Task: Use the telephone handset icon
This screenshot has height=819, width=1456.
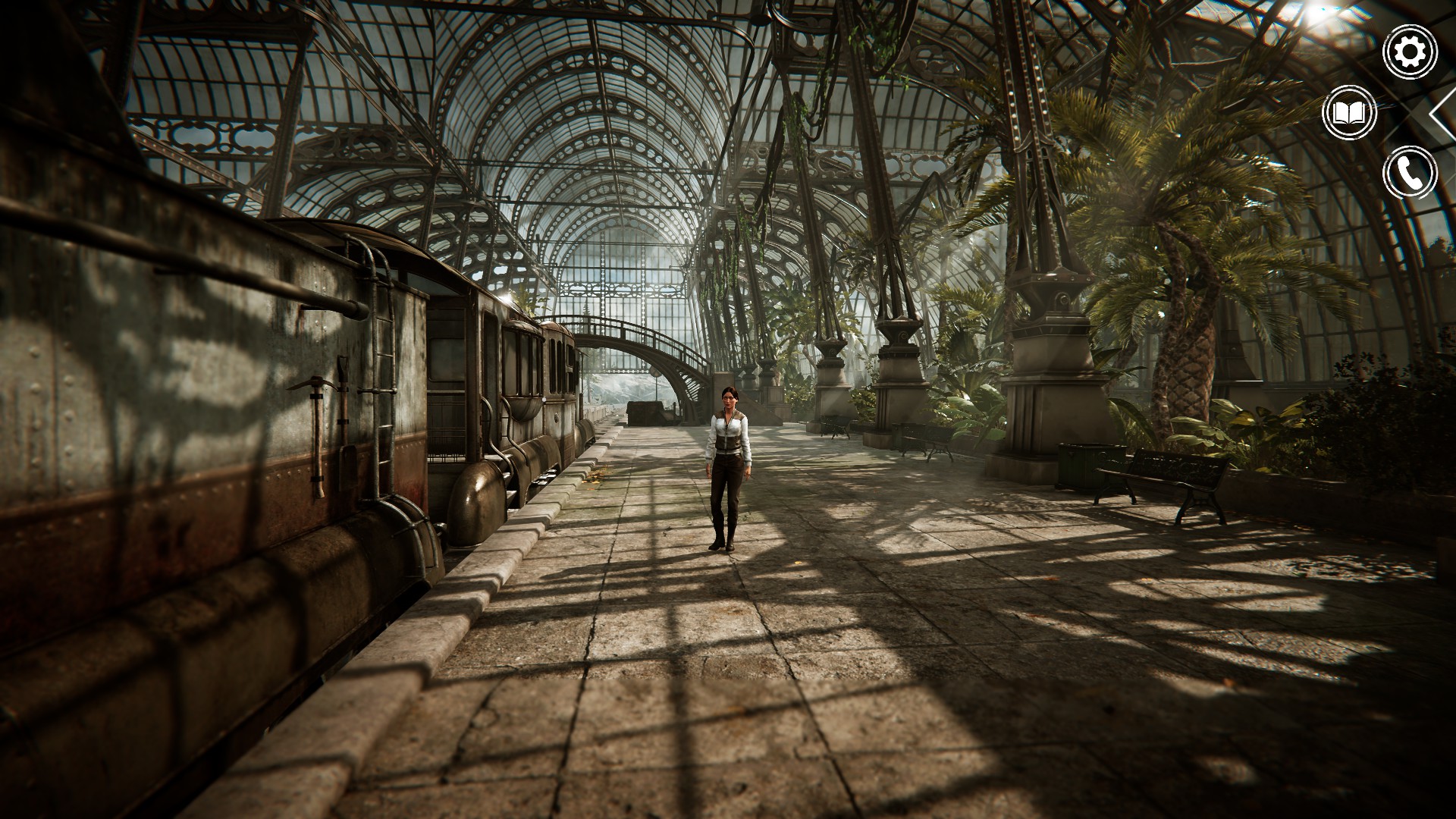Action: click(x=1410, y=173)
